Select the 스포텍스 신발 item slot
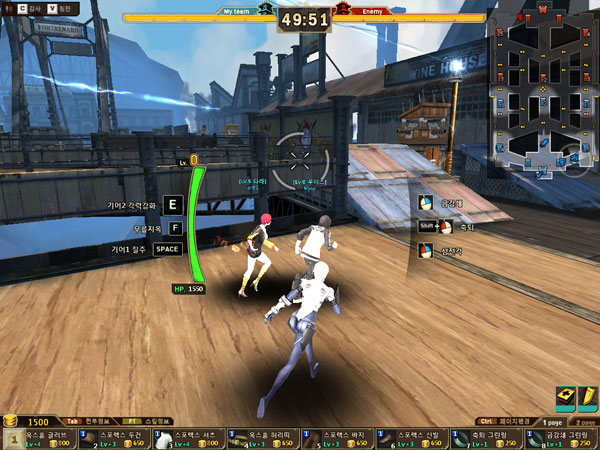Image resolution: width=600 pixels, height=450 pixels. (412, 439)
